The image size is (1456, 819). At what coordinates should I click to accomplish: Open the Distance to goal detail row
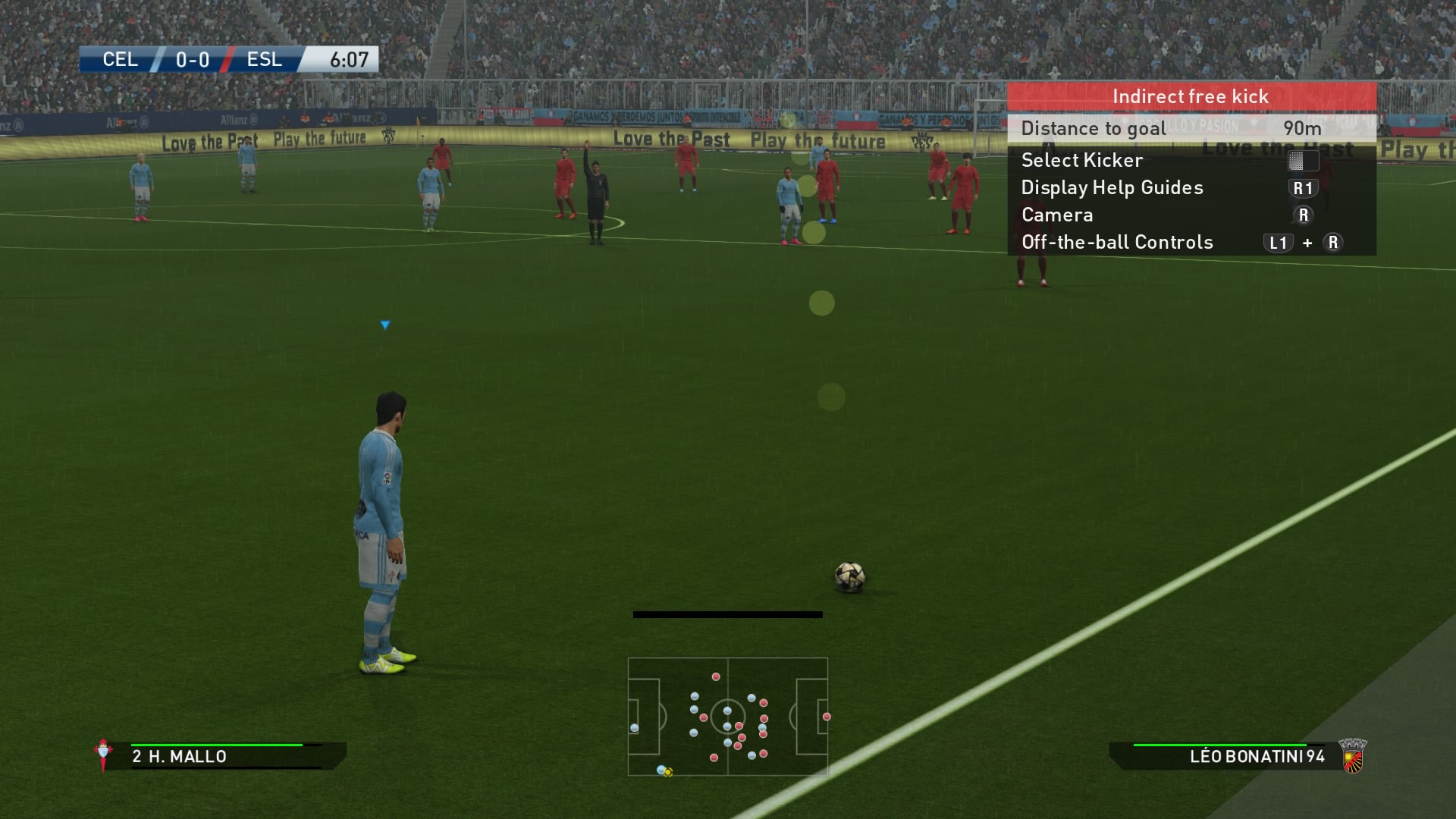(1093, 128)
